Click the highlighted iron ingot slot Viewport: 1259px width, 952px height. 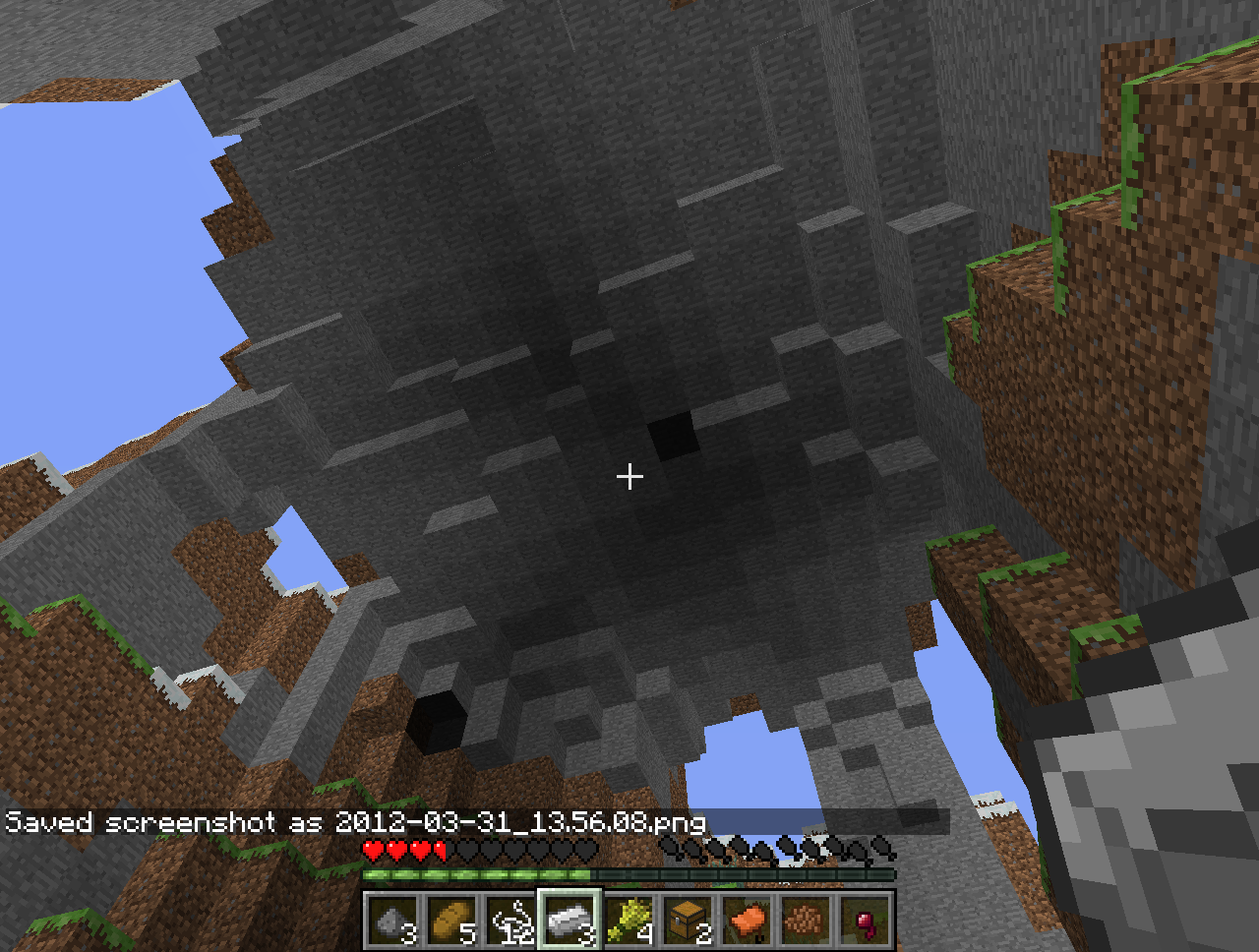point(570,921)
